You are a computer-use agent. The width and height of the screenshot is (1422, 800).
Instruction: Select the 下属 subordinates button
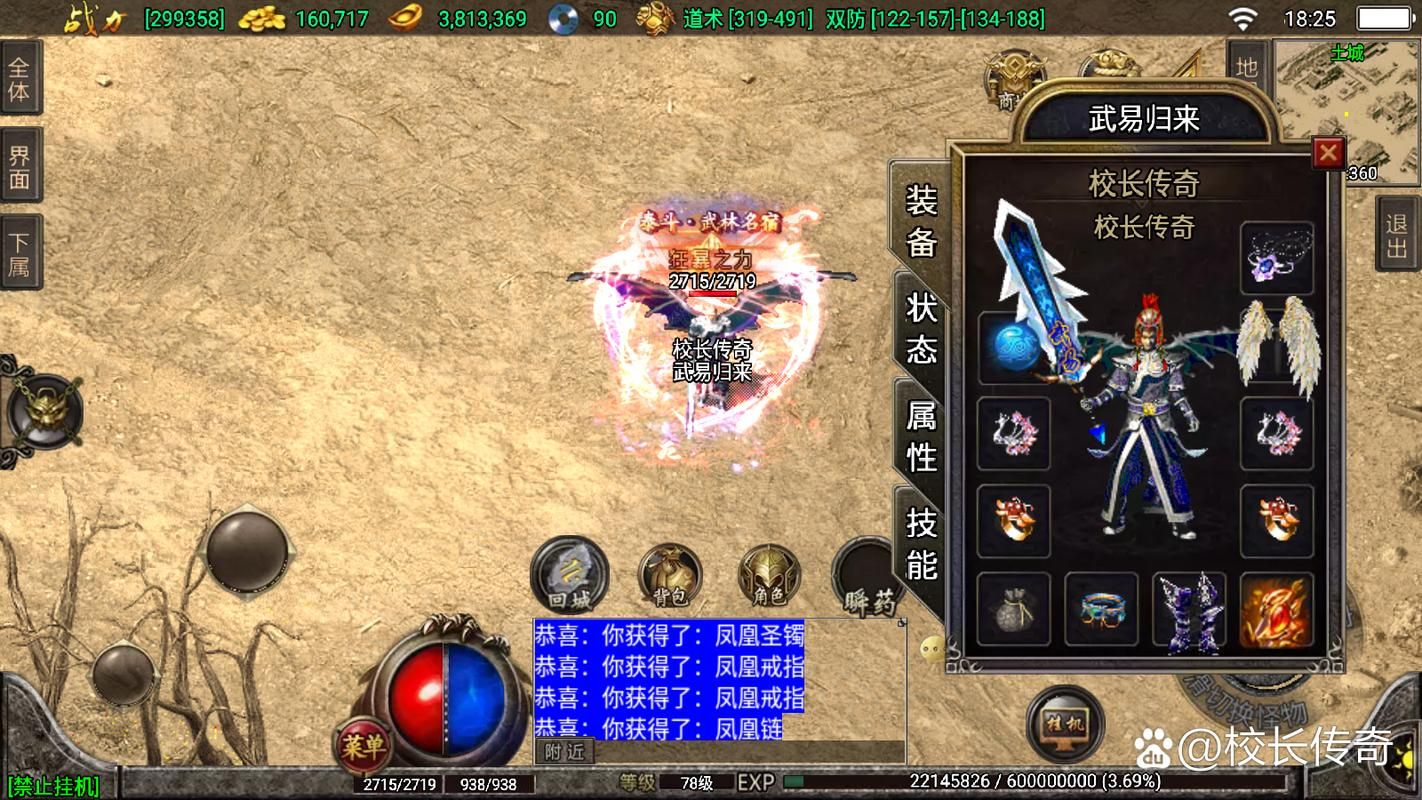pos(20,253)
